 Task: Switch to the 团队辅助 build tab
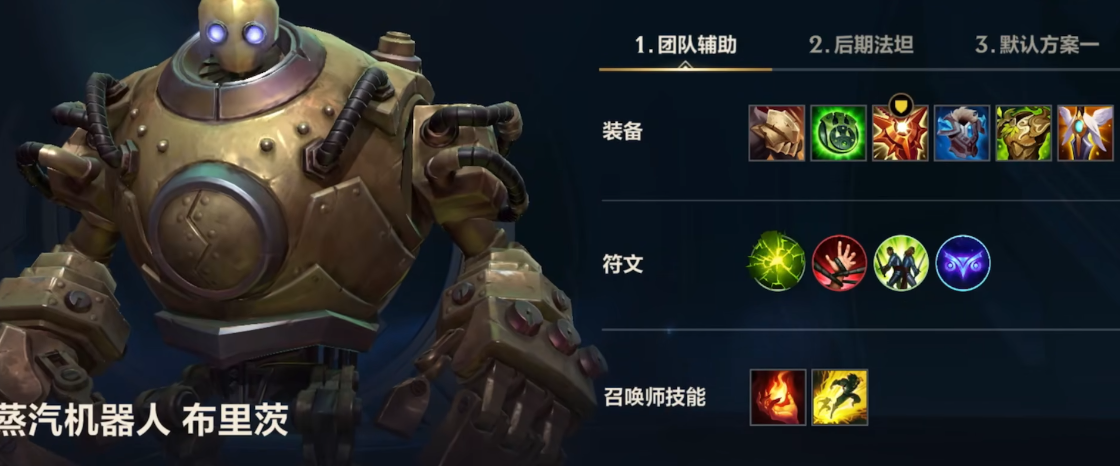pyautogui.click(x=686, y=45)
